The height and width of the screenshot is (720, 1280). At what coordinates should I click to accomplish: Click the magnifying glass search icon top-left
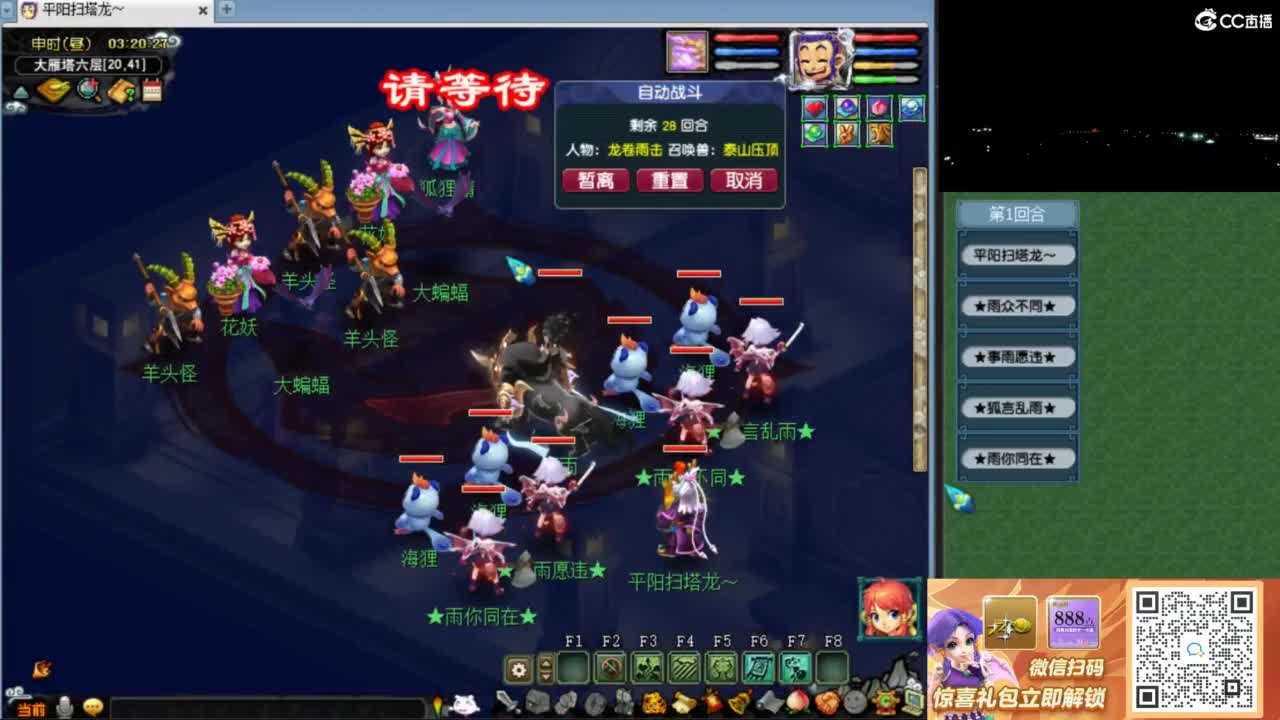click(x=88, y=91)
